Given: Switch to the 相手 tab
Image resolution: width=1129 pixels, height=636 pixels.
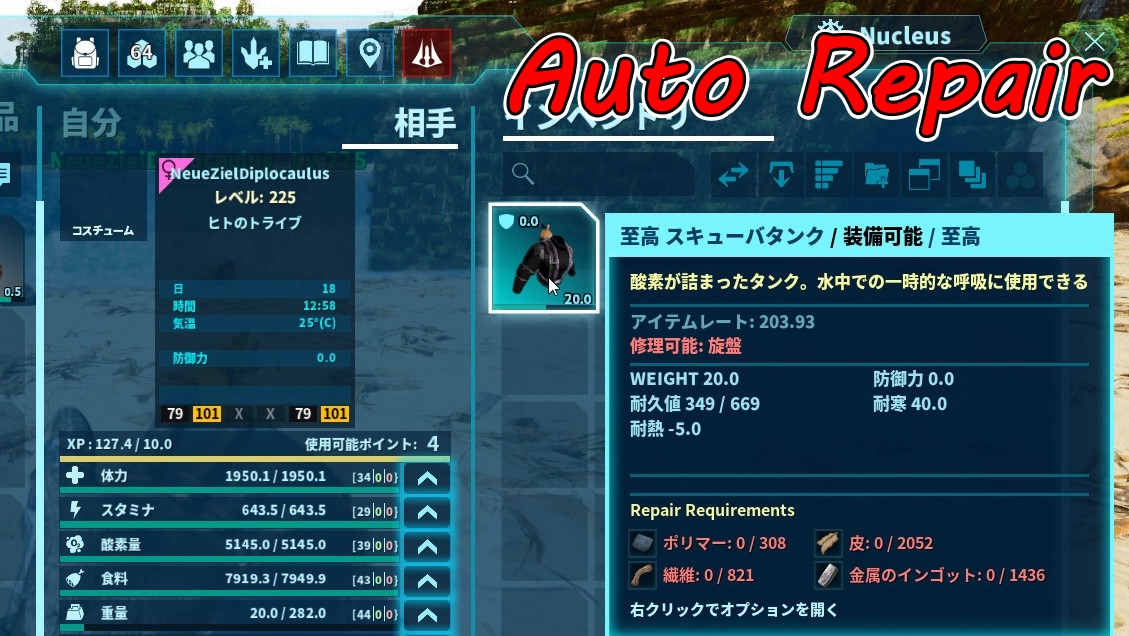Looking at the screenshot, I should 424,124.
